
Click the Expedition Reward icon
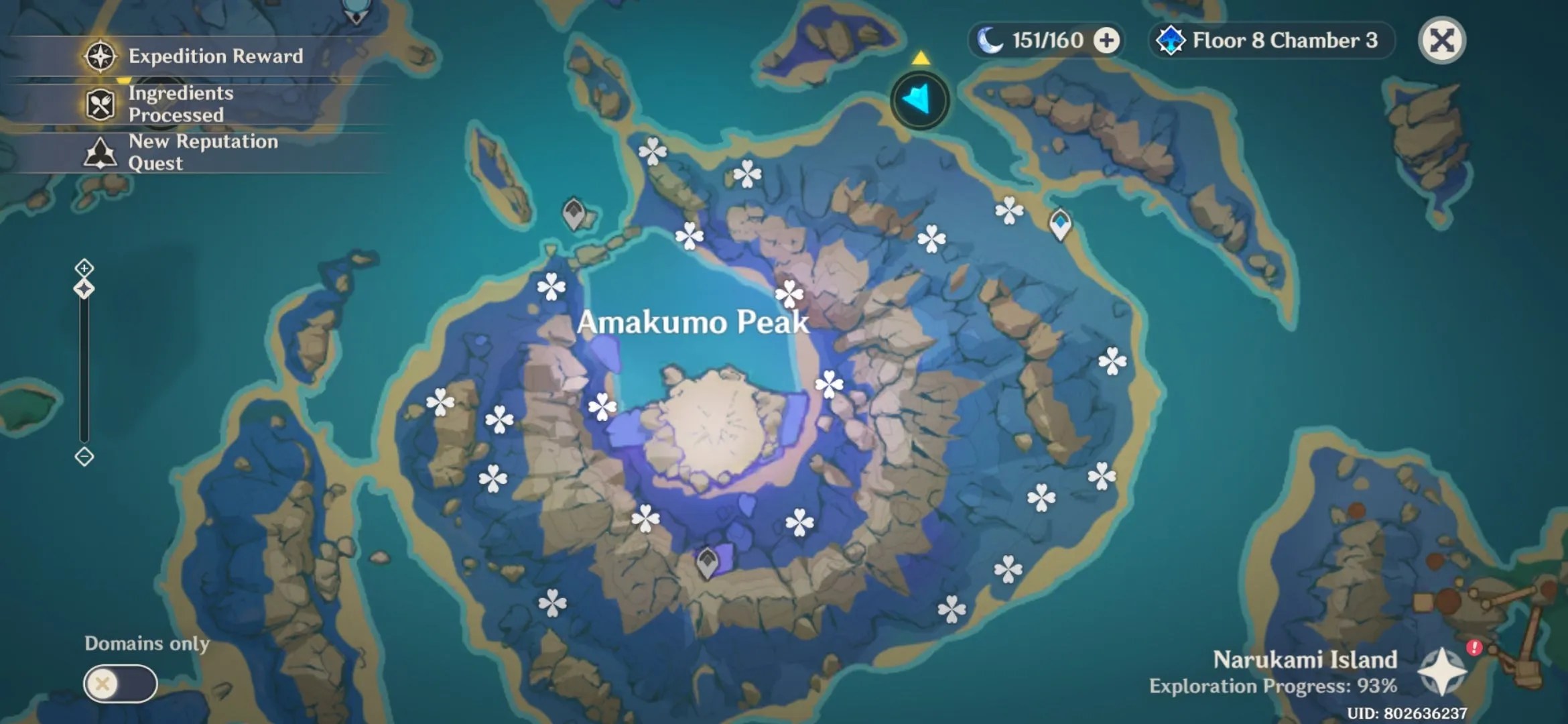click(x=99, y=56)
